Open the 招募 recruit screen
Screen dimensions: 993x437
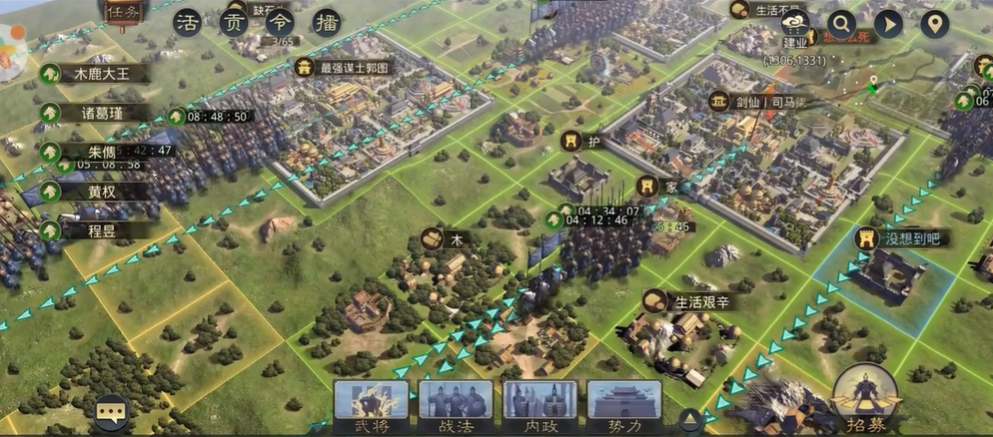click(x=866, y=400)
